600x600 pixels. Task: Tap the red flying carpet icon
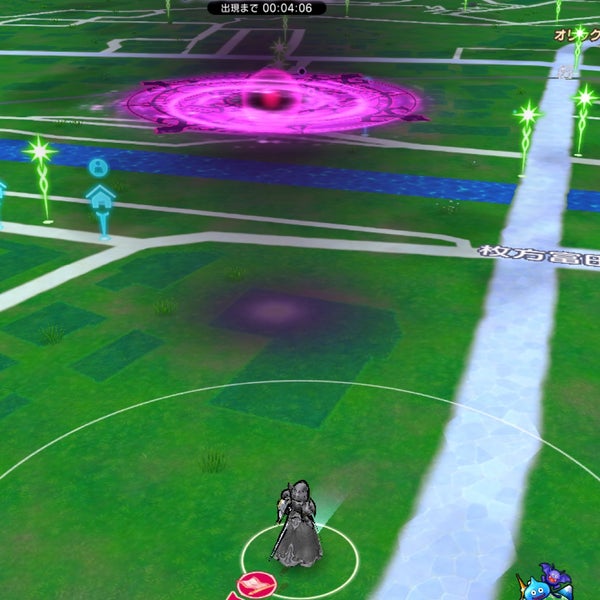256,585
